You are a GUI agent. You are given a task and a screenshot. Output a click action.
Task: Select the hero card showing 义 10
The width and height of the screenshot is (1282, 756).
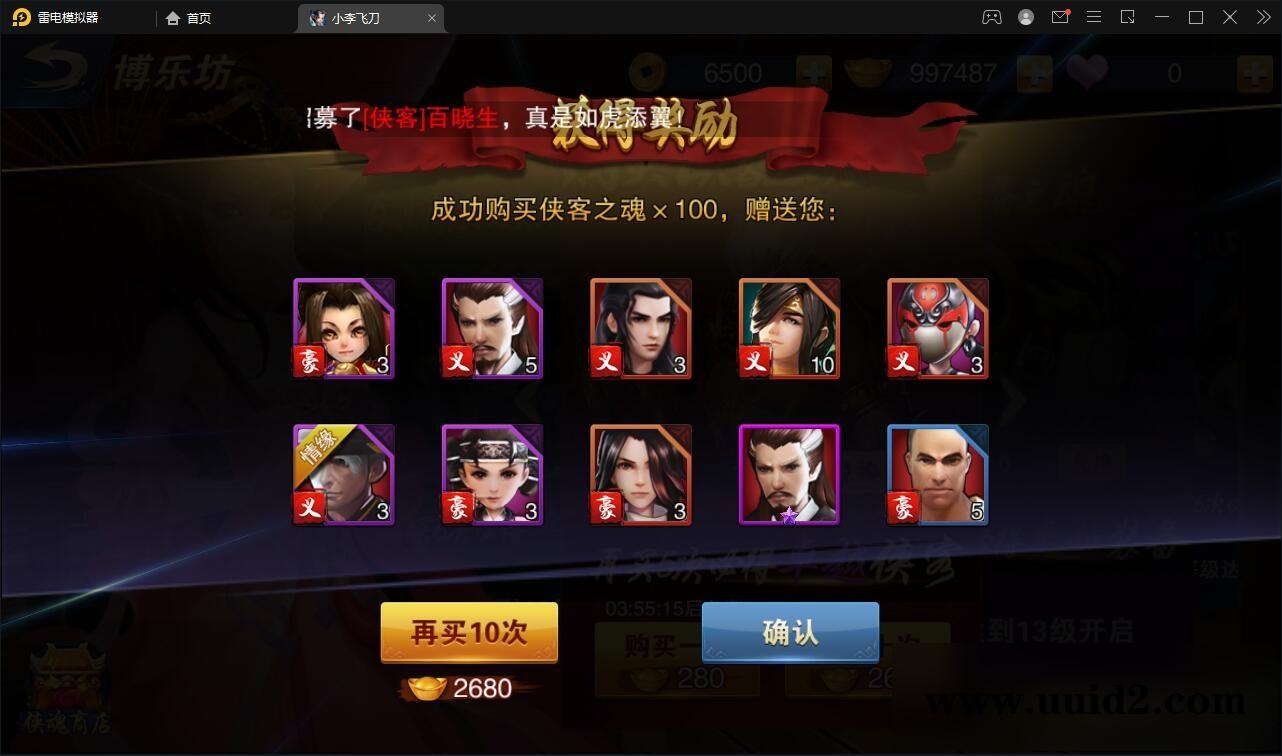[788, 327]
